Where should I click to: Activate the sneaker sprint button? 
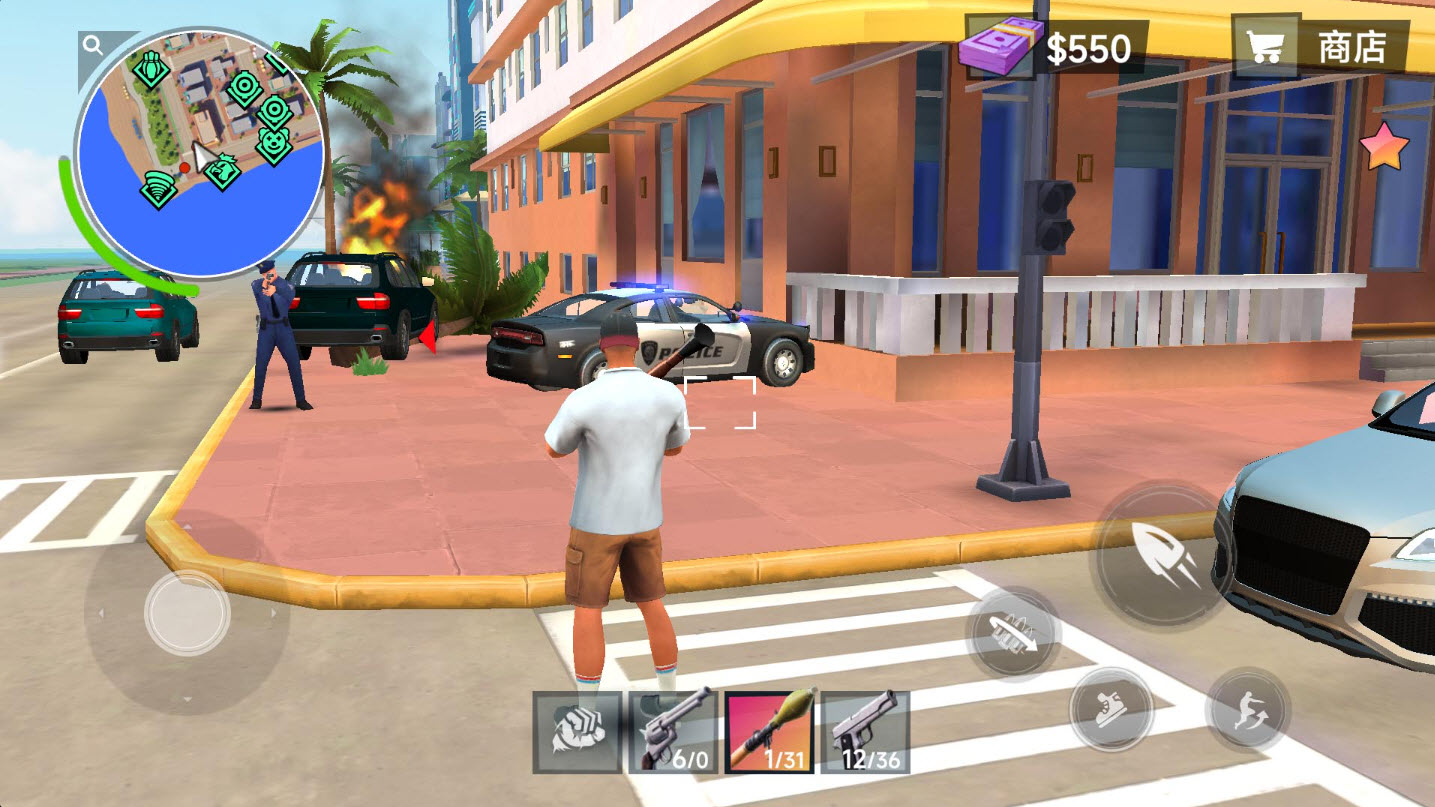coord(1111,711)
